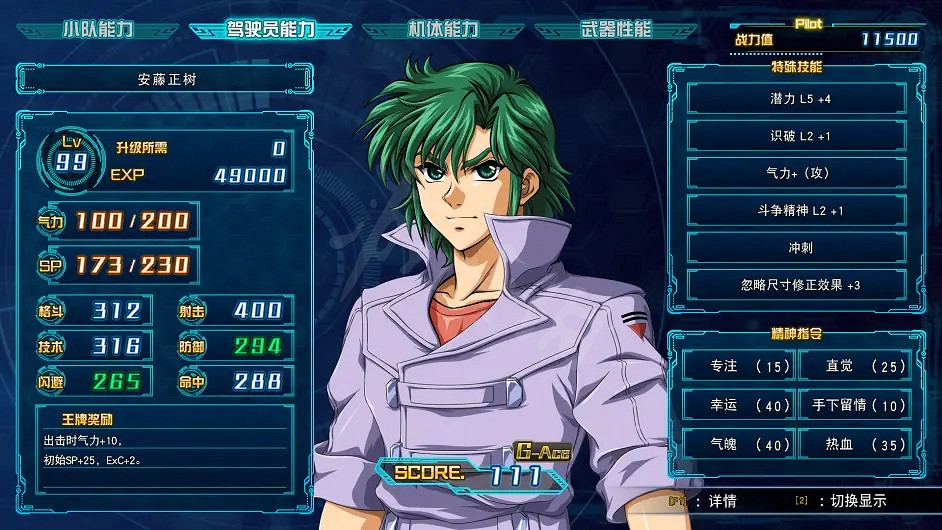Select the 气力+（攻） skill entry
The image size is (942, 530).
(x=796, y=173)
